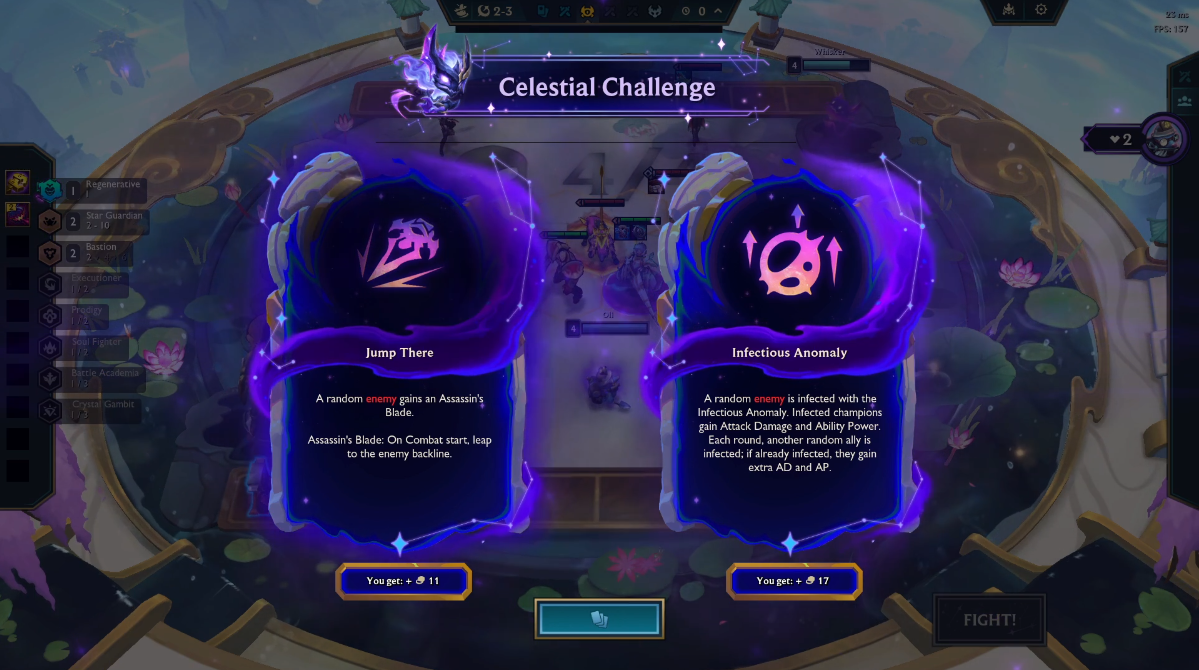1199x670 pixels.
Task: Select the purple item in the item bench
Action: pyautogui.click(x=17, y=214)
